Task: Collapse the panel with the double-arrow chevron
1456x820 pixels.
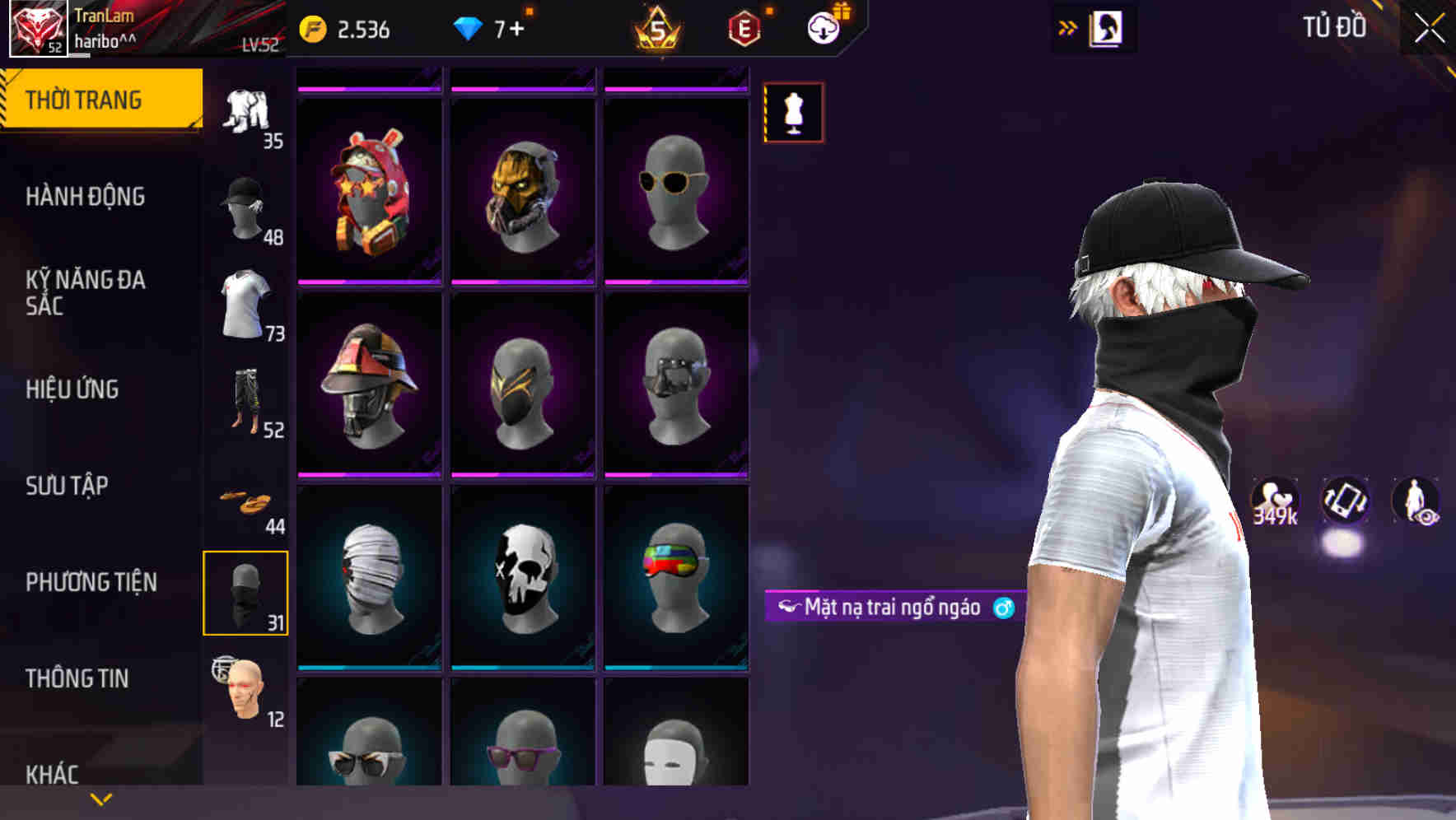Action: click(x=1068, y=26)
